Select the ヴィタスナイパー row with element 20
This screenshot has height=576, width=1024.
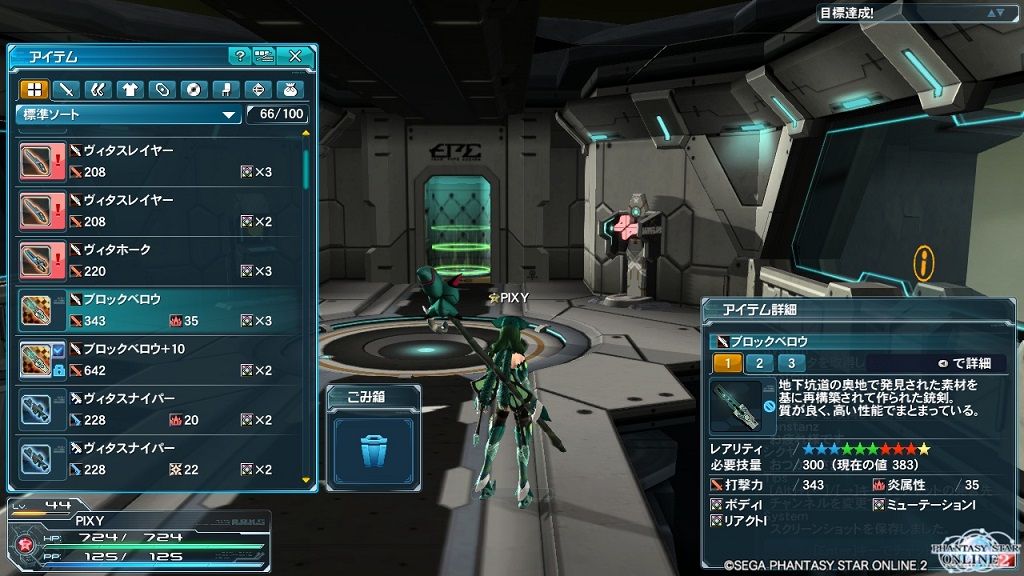point(160,409)
